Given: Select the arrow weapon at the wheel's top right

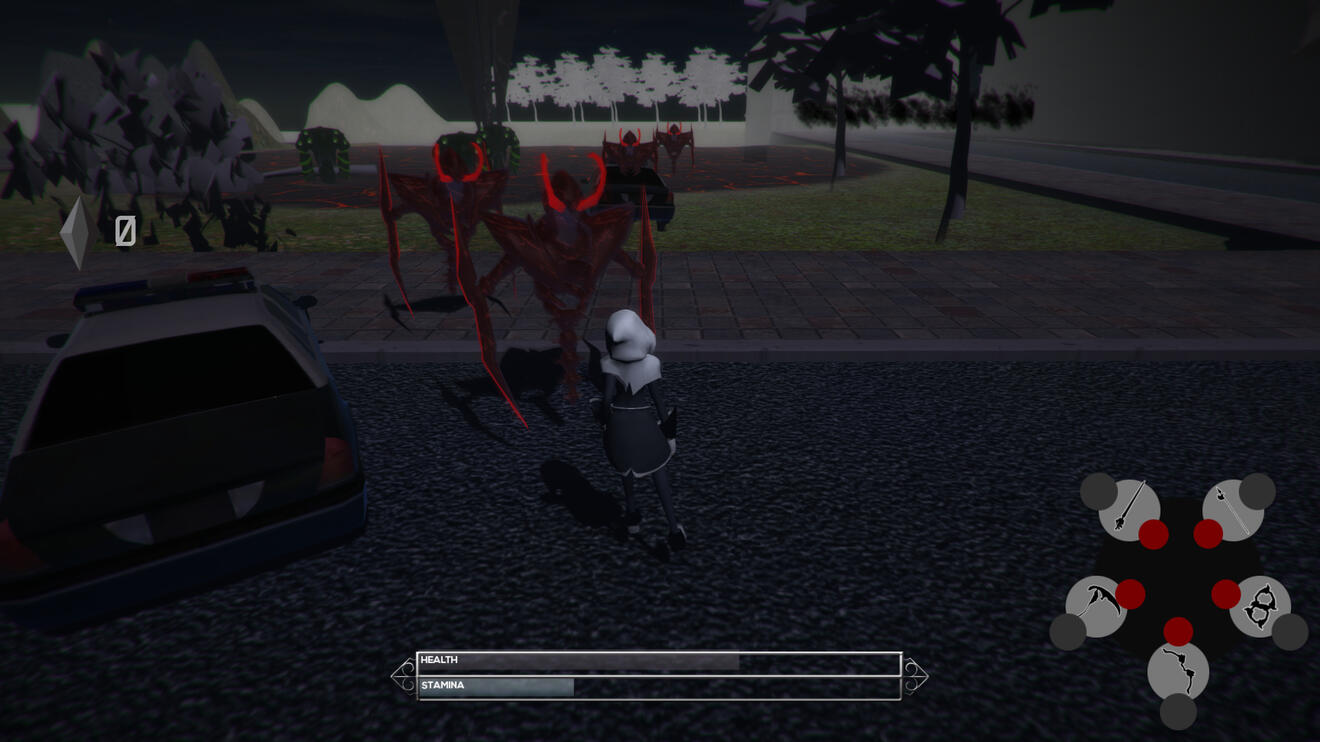Looking at the screenshot, I should pyautogui.click(x=1231, y=509).
